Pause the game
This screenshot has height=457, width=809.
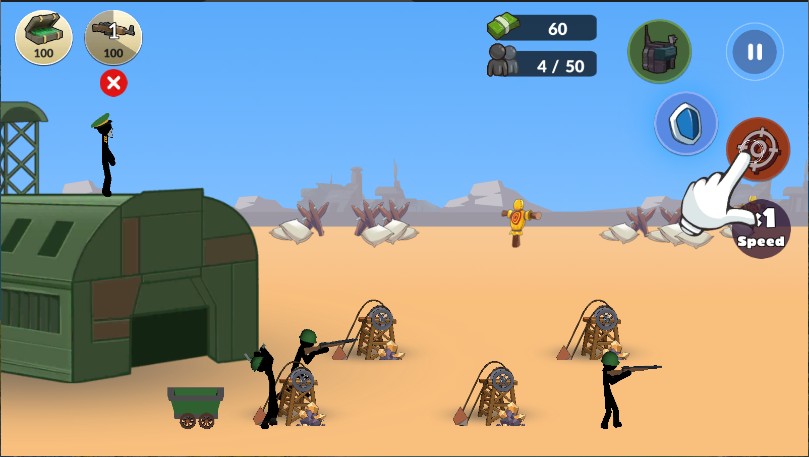click(x=755, y=51)
